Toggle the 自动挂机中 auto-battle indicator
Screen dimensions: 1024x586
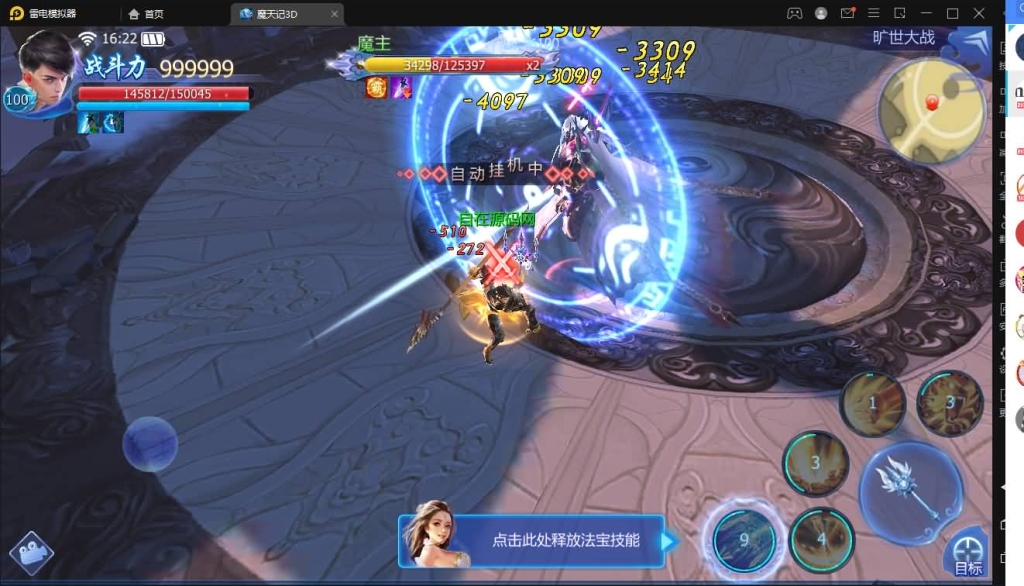click(495, 173)
